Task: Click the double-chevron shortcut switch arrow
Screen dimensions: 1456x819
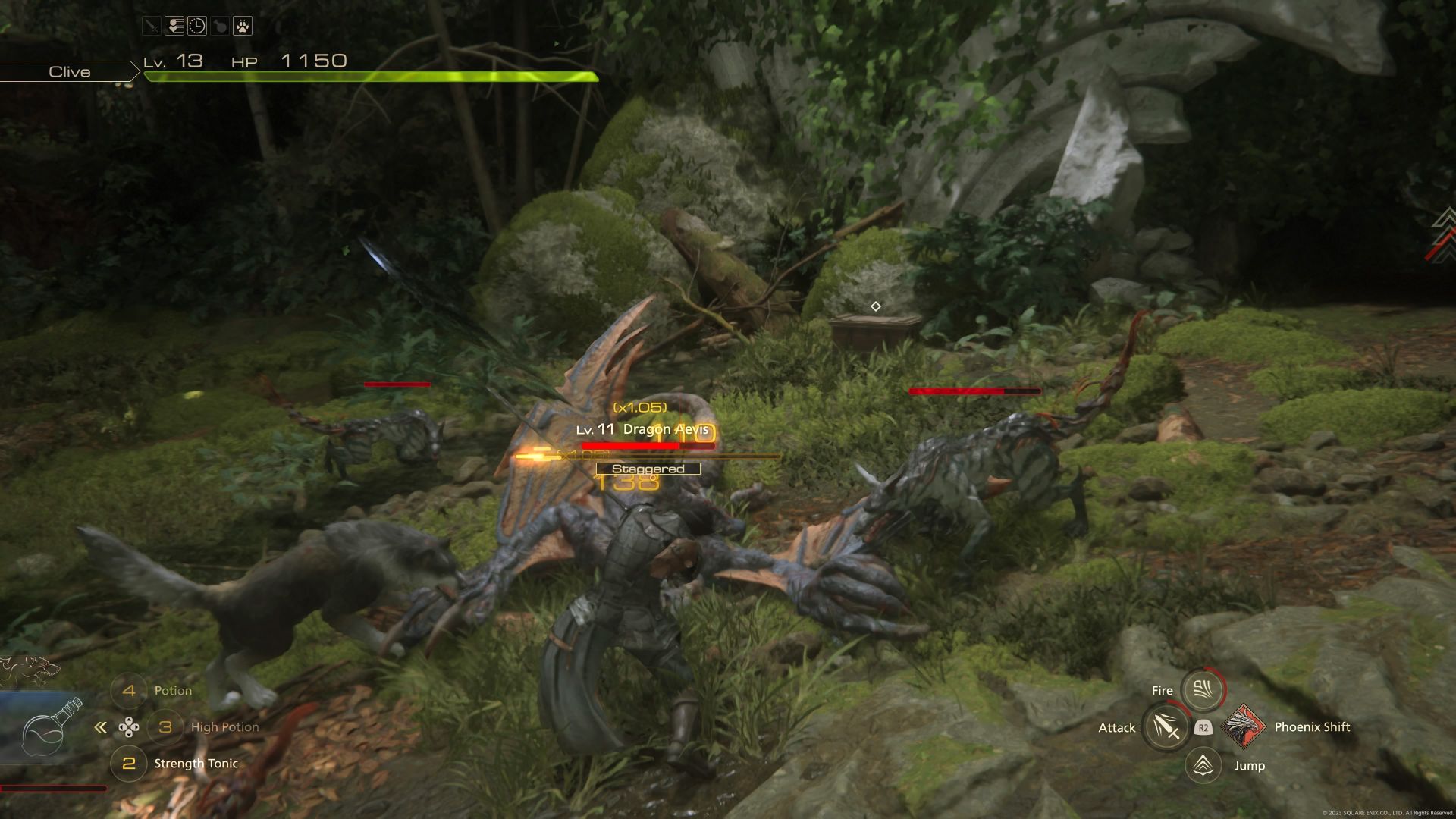Action: tap(100, 728)
